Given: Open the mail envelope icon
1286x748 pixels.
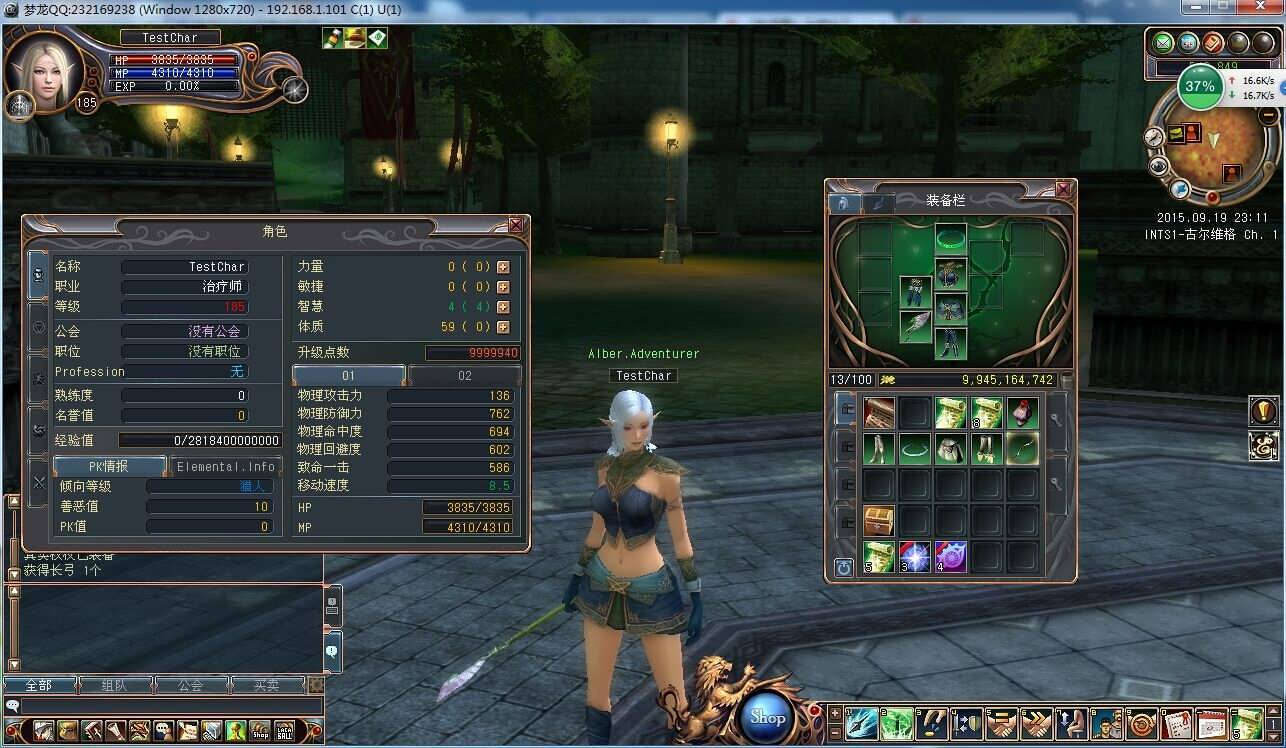Looking at the screenshot, I should [x=1162, y=42].
